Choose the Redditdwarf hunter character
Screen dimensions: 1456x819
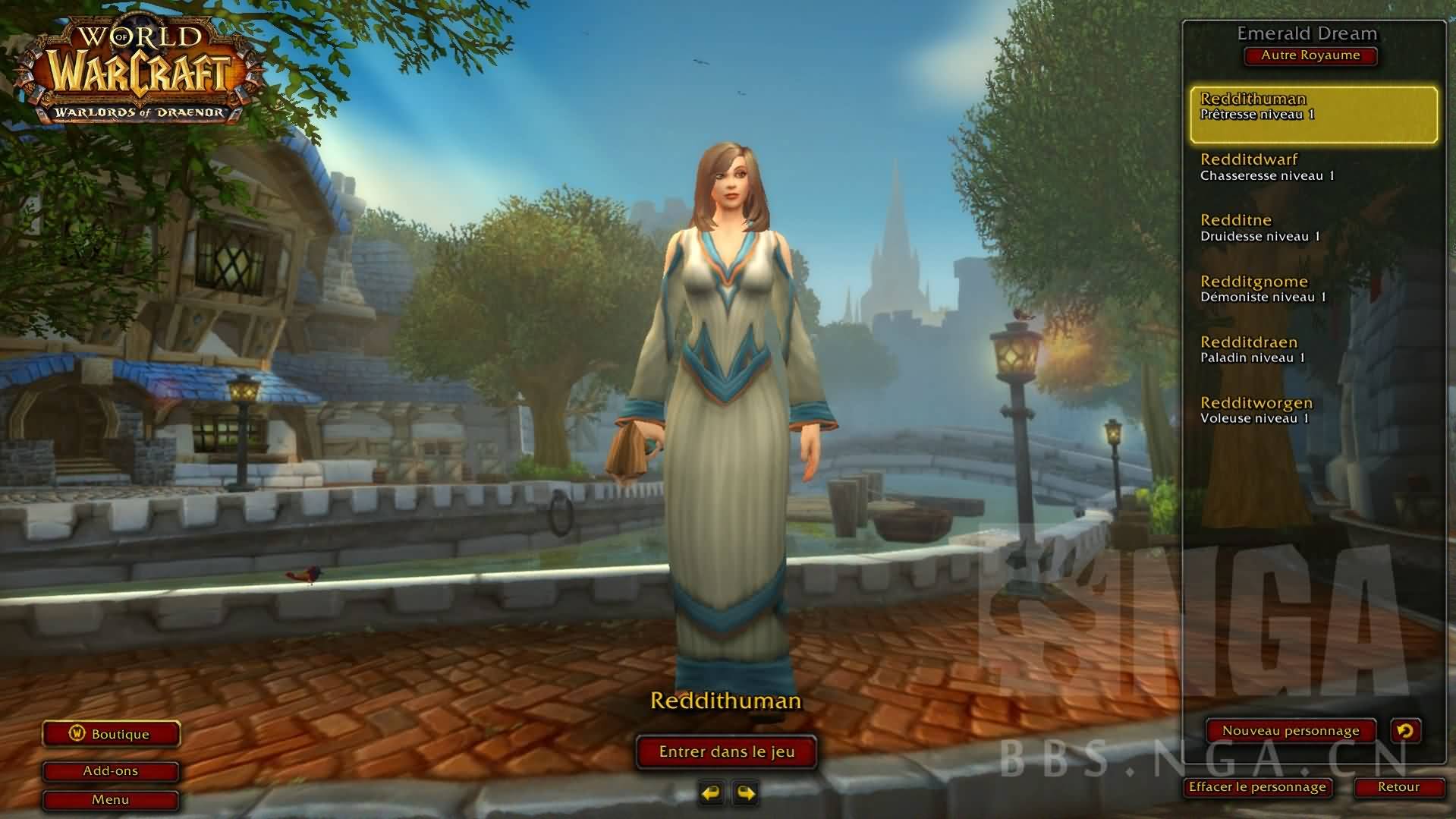[1313, 168]
